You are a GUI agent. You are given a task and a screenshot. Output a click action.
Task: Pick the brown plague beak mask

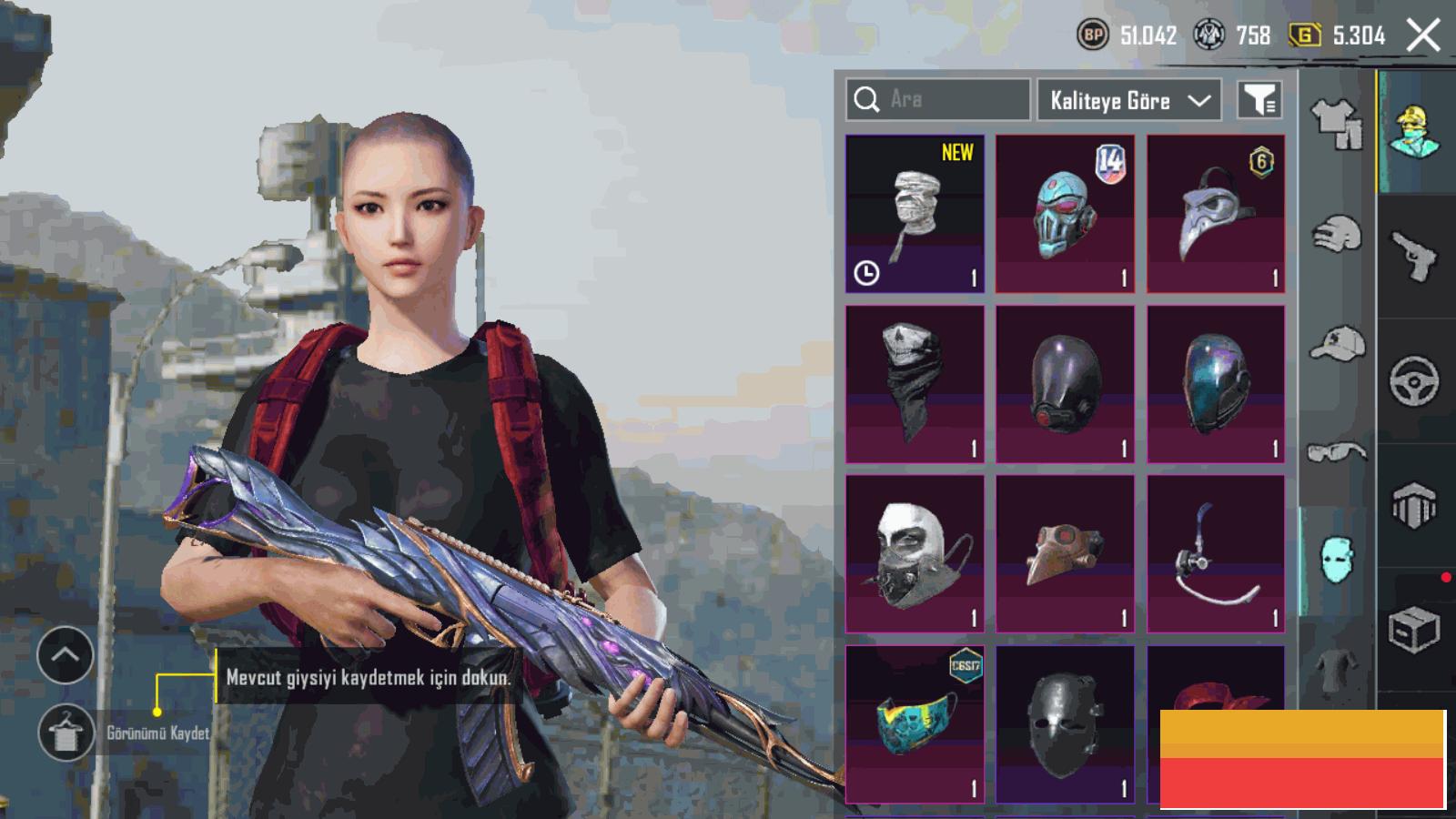(1065, 553)
